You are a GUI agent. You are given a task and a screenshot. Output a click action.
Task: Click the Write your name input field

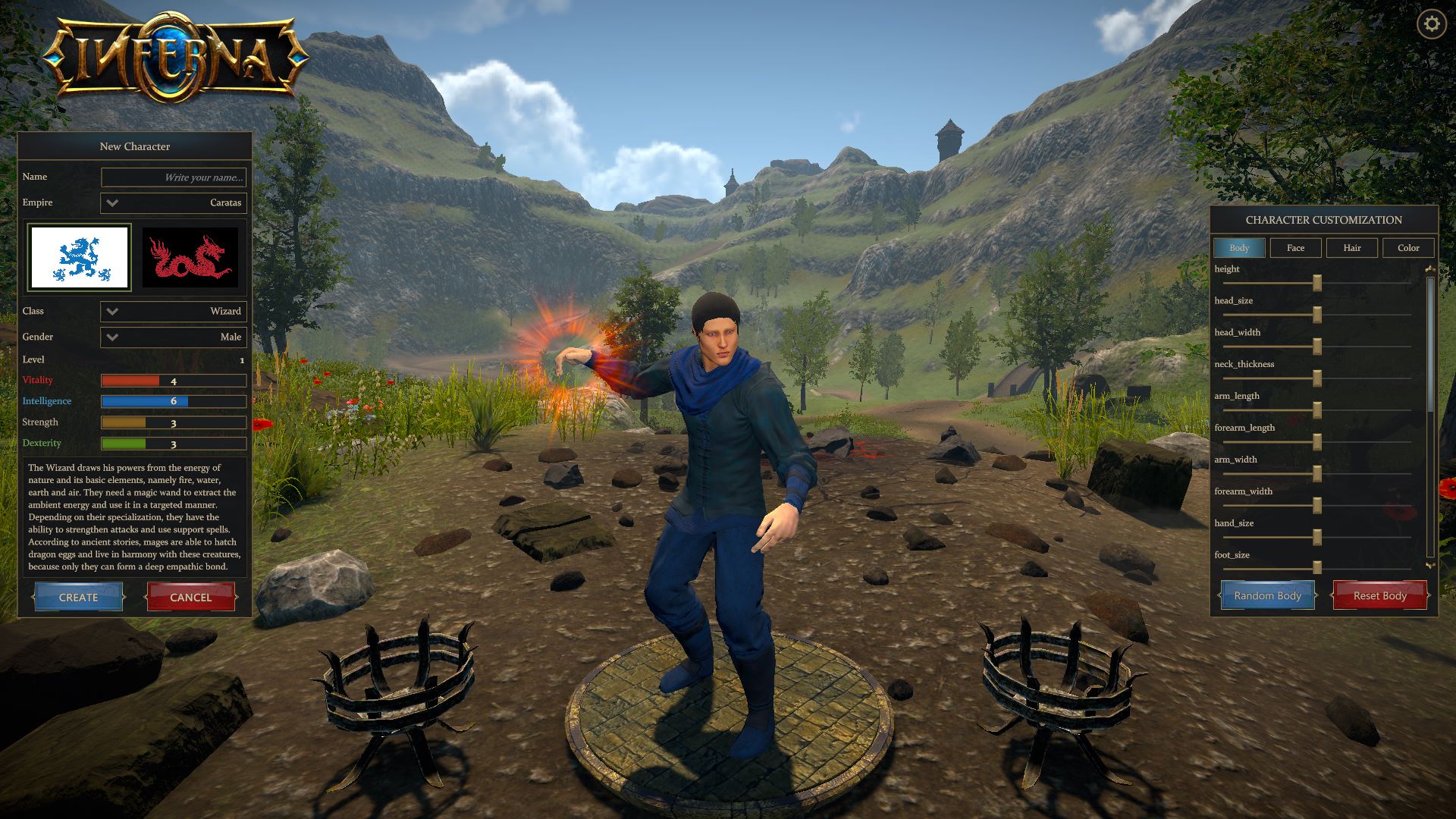173,177
